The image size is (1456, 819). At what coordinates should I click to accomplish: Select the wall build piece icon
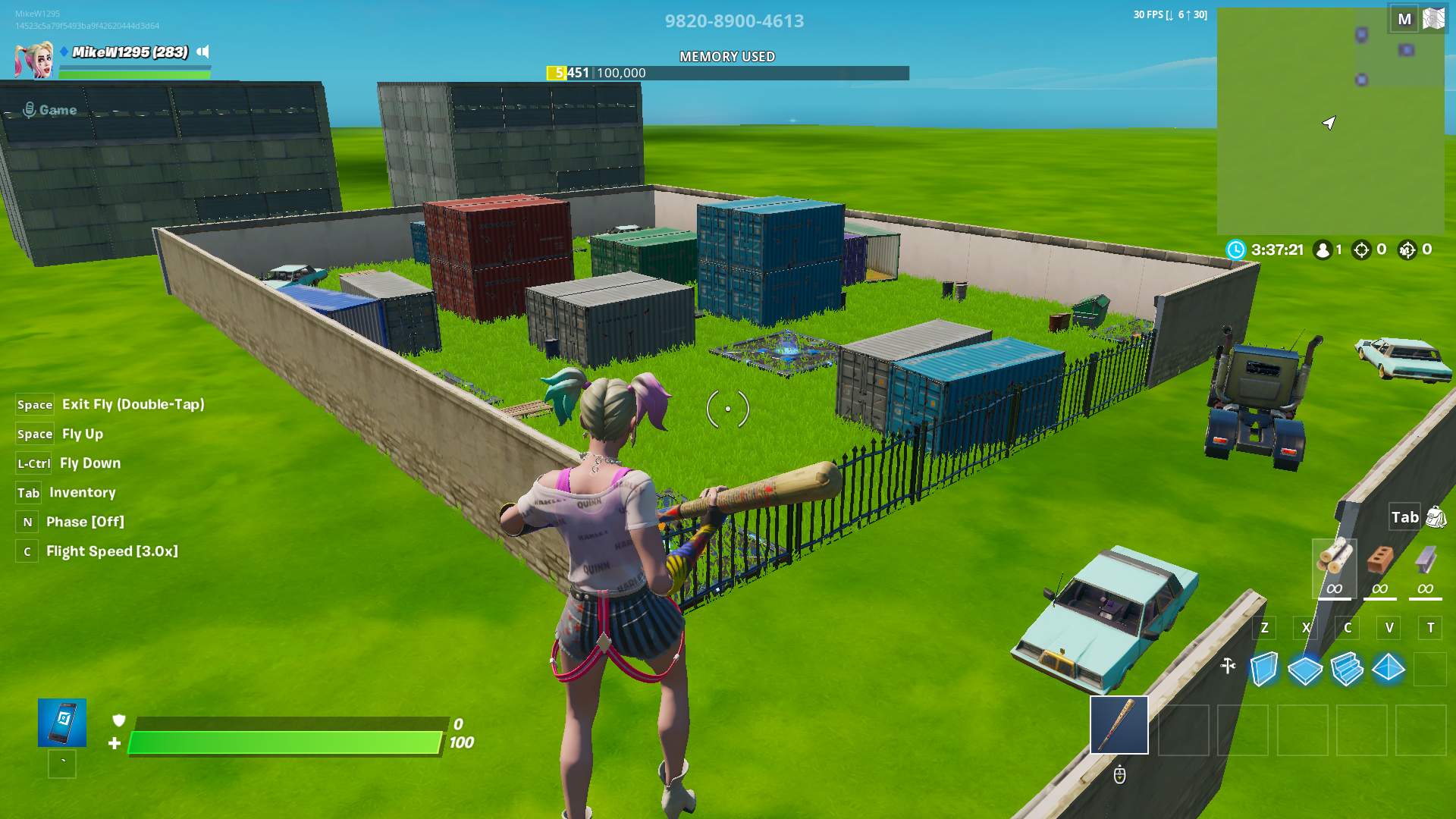[1263, 667]
